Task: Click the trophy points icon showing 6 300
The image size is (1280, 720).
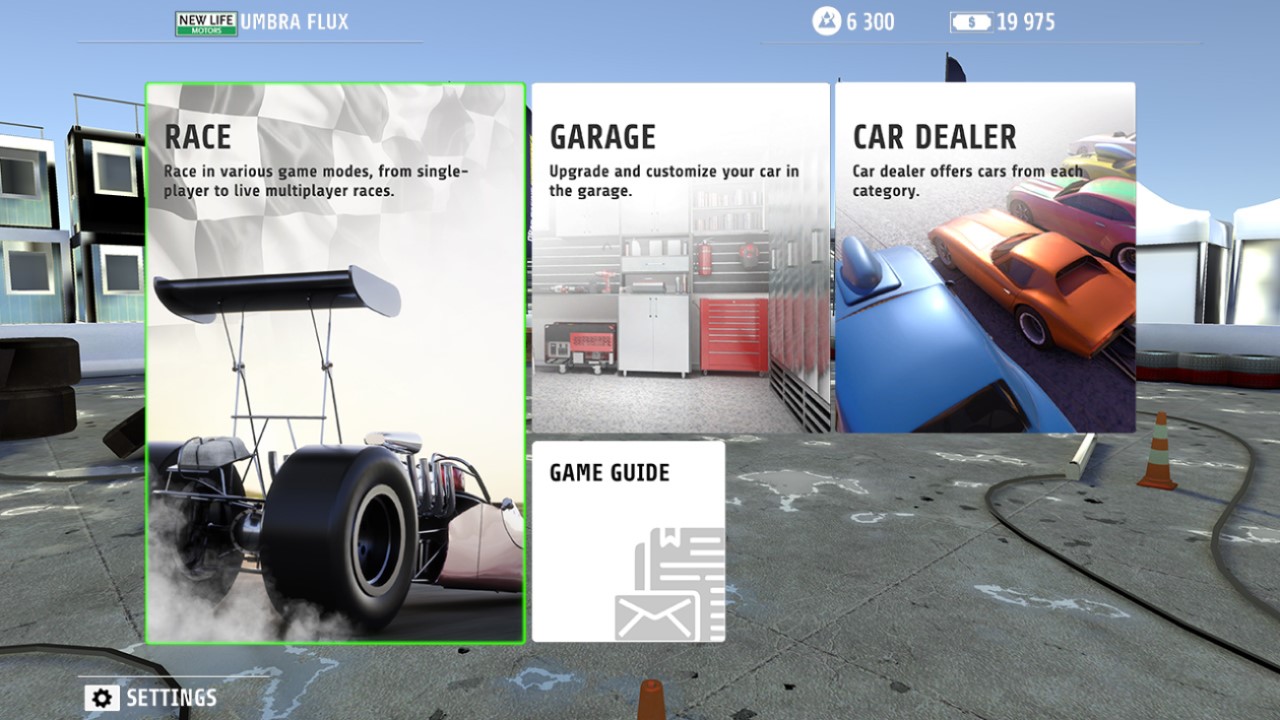Action: pyautogui.click(x=826, y=21)
